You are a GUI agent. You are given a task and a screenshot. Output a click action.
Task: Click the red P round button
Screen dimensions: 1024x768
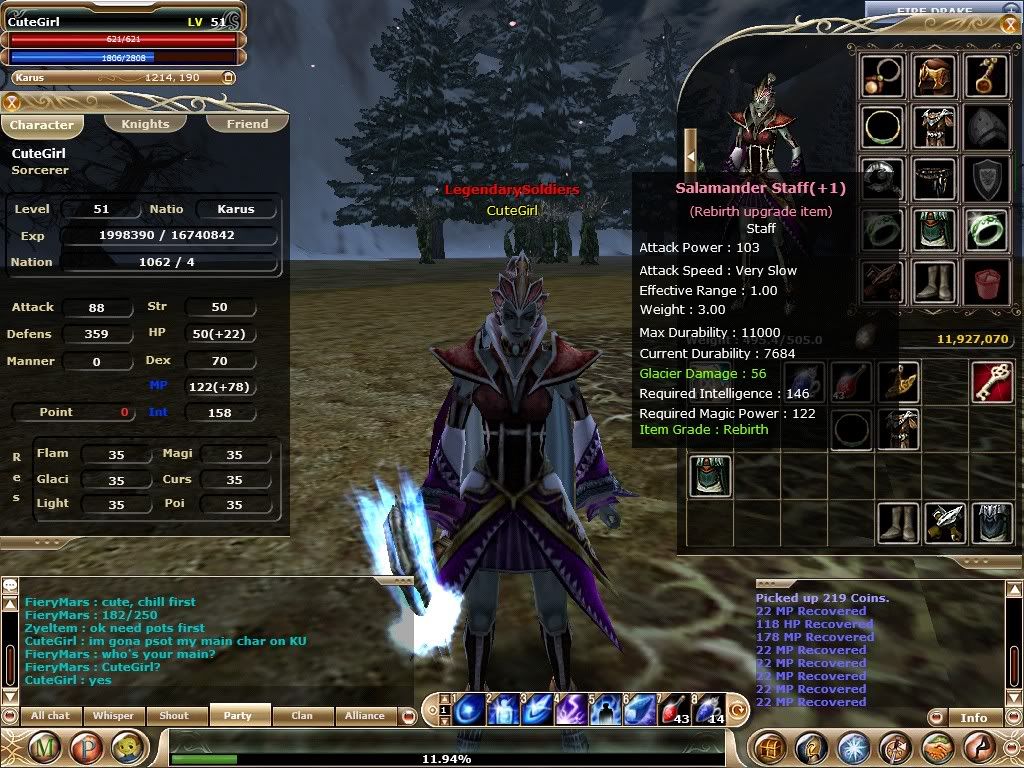86,747
